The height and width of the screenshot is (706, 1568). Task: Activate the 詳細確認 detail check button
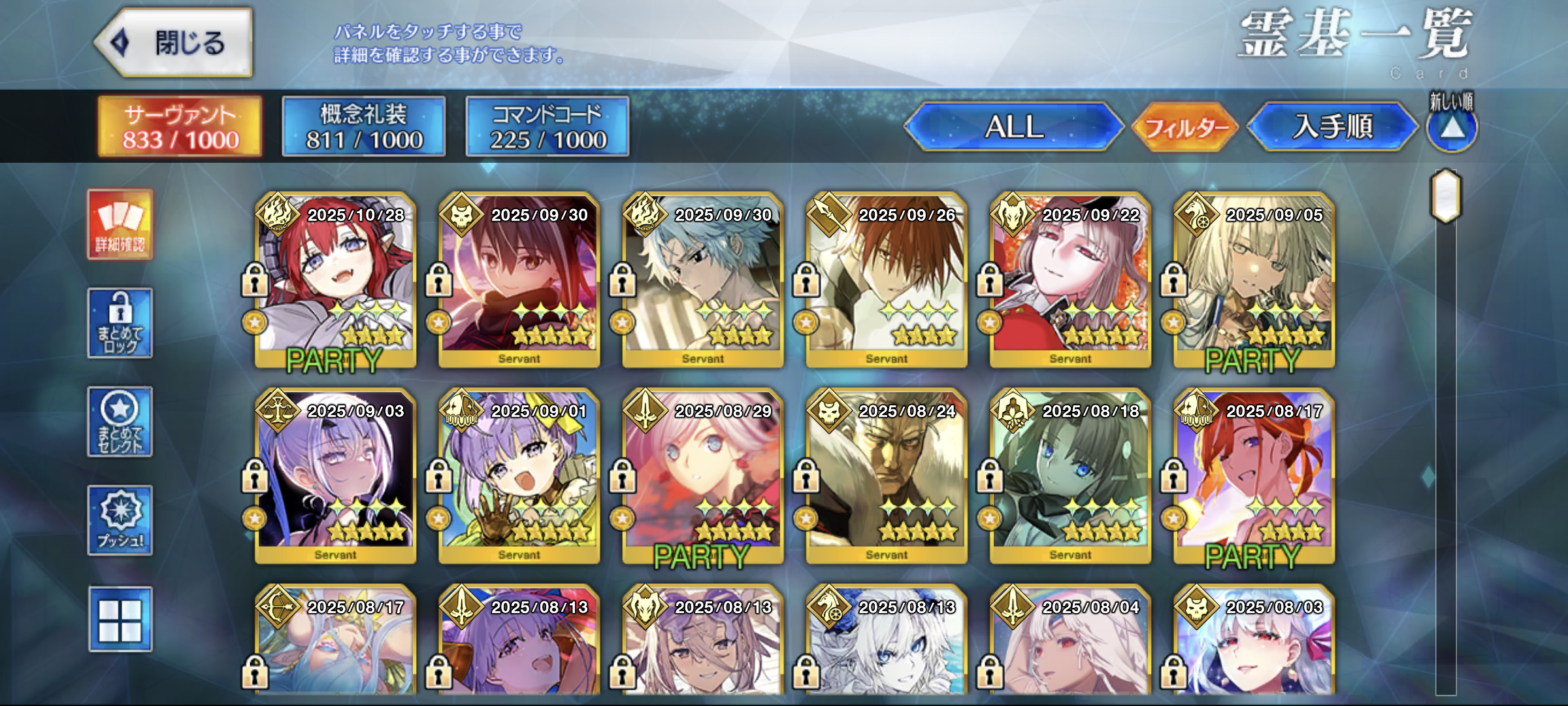(120, 225)
